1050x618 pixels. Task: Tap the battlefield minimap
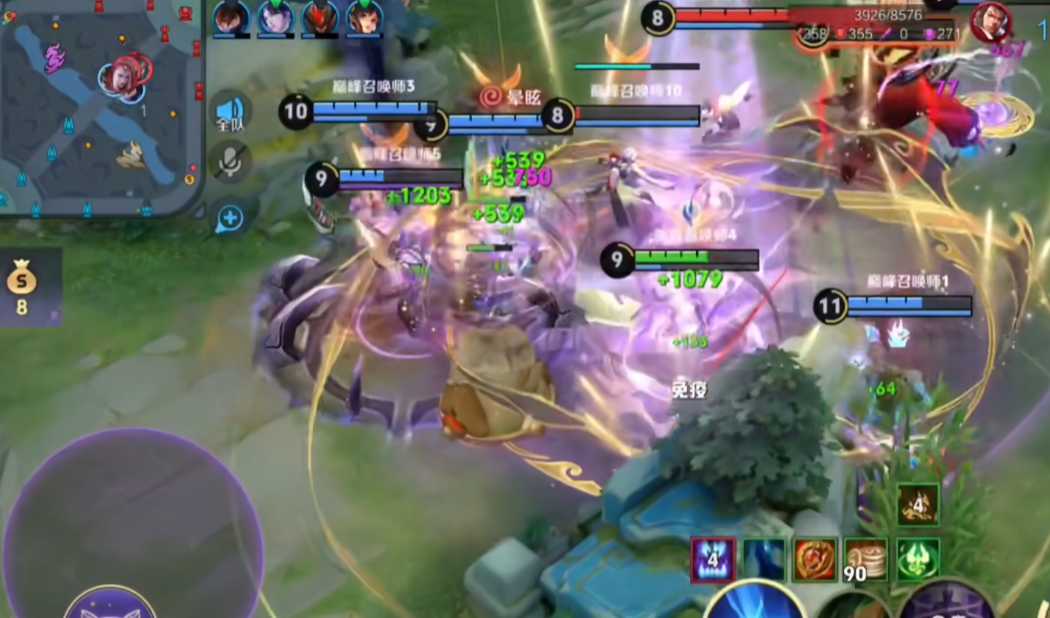100,105
